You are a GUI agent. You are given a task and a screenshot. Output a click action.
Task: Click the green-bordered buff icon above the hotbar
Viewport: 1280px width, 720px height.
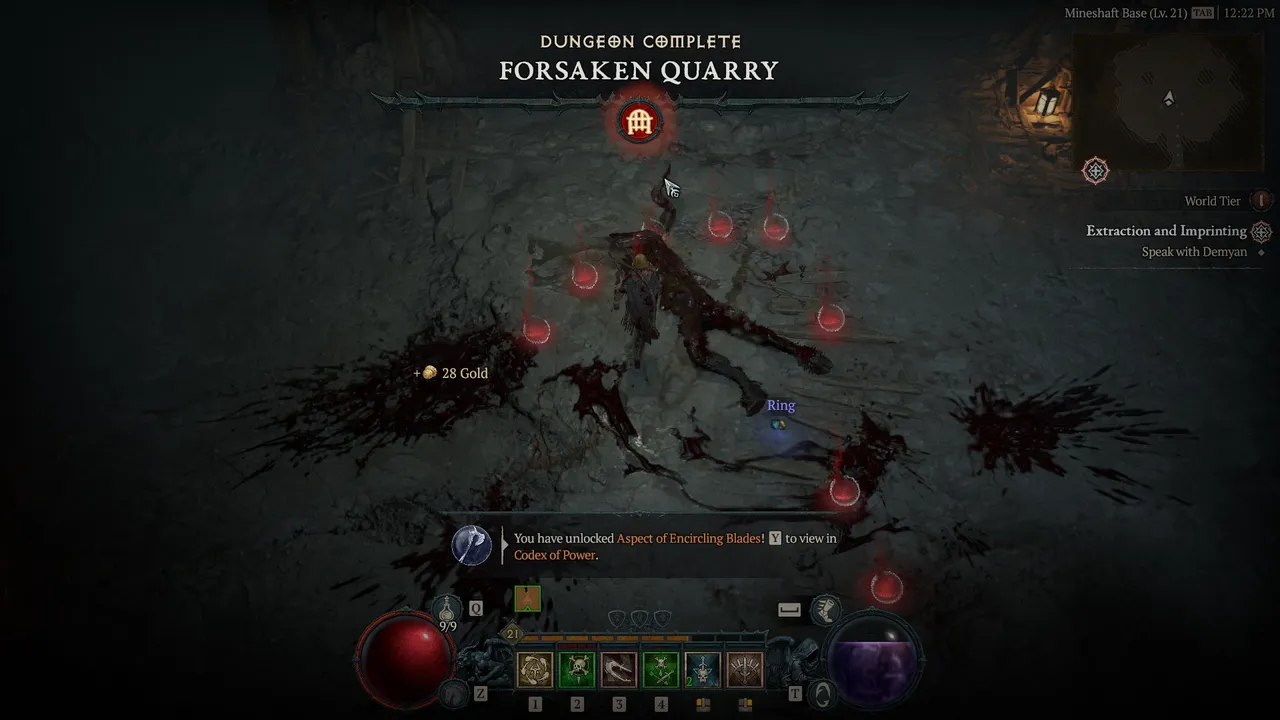527,599
